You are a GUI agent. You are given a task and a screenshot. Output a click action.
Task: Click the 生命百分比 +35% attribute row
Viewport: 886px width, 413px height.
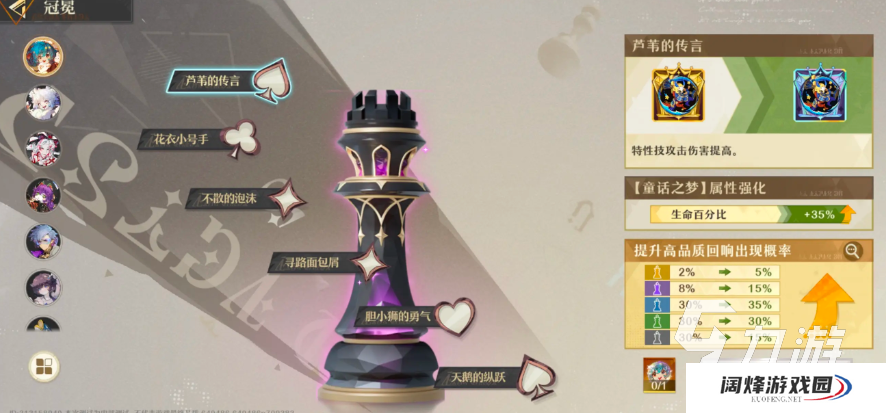pyautogui.click(x=750, y=213)
